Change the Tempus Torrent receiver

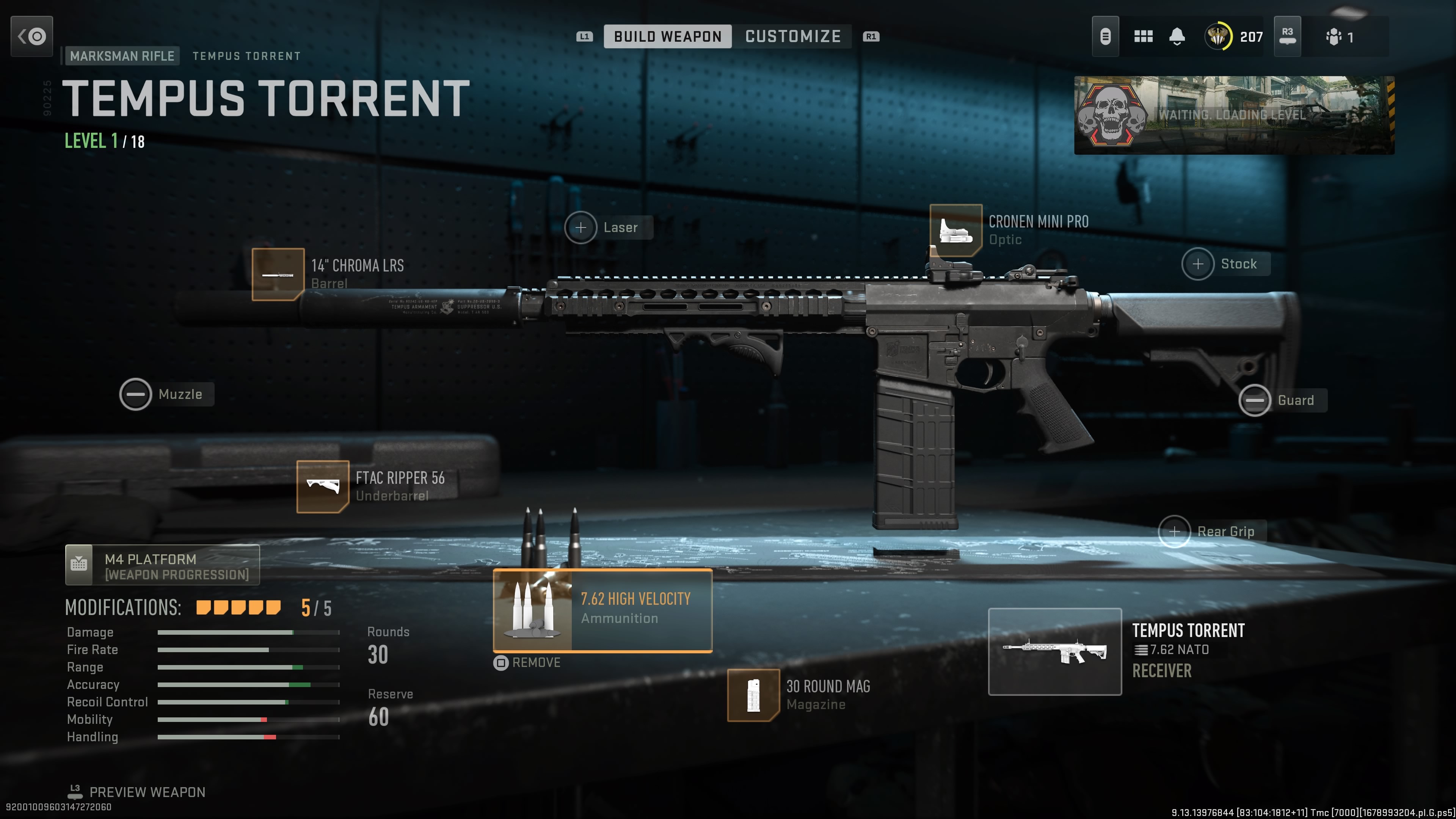click(x=1055, y=652)
